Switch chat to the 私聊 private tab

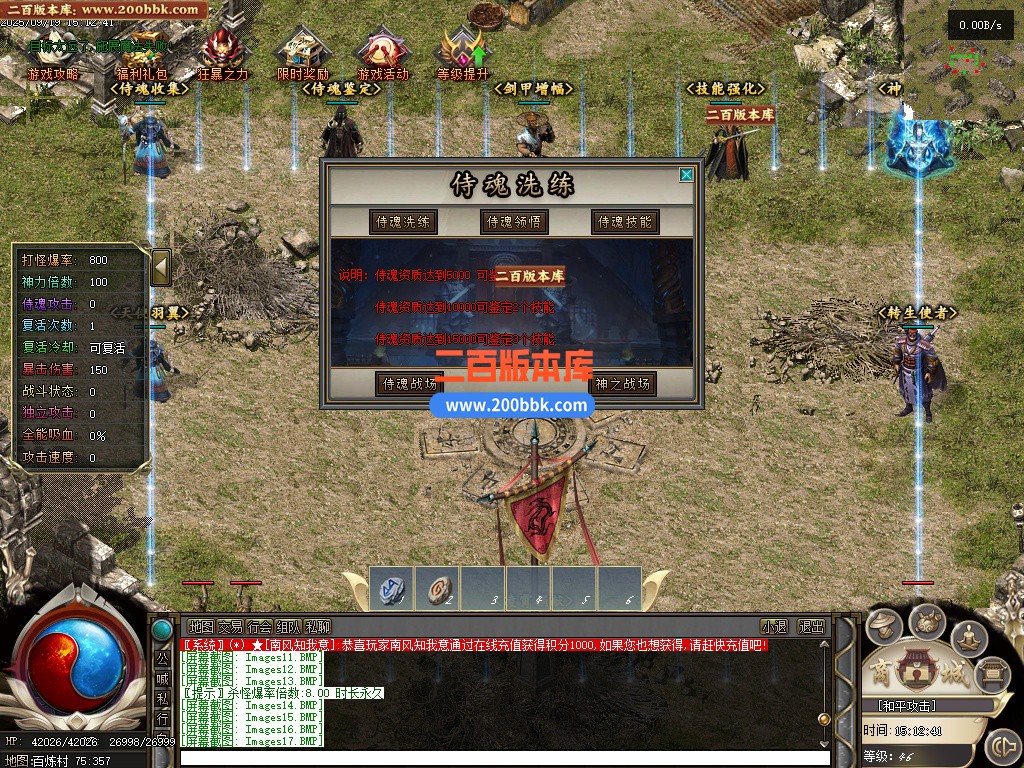coord(318,627)
